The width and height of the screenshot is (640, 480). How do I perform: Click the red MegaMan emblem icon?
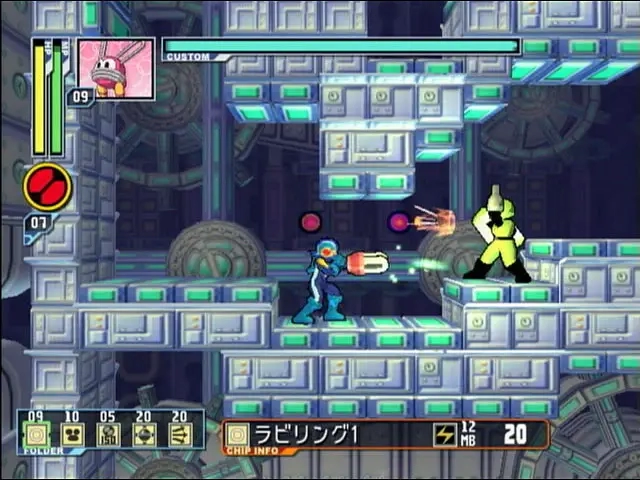(x=47, y=187)
